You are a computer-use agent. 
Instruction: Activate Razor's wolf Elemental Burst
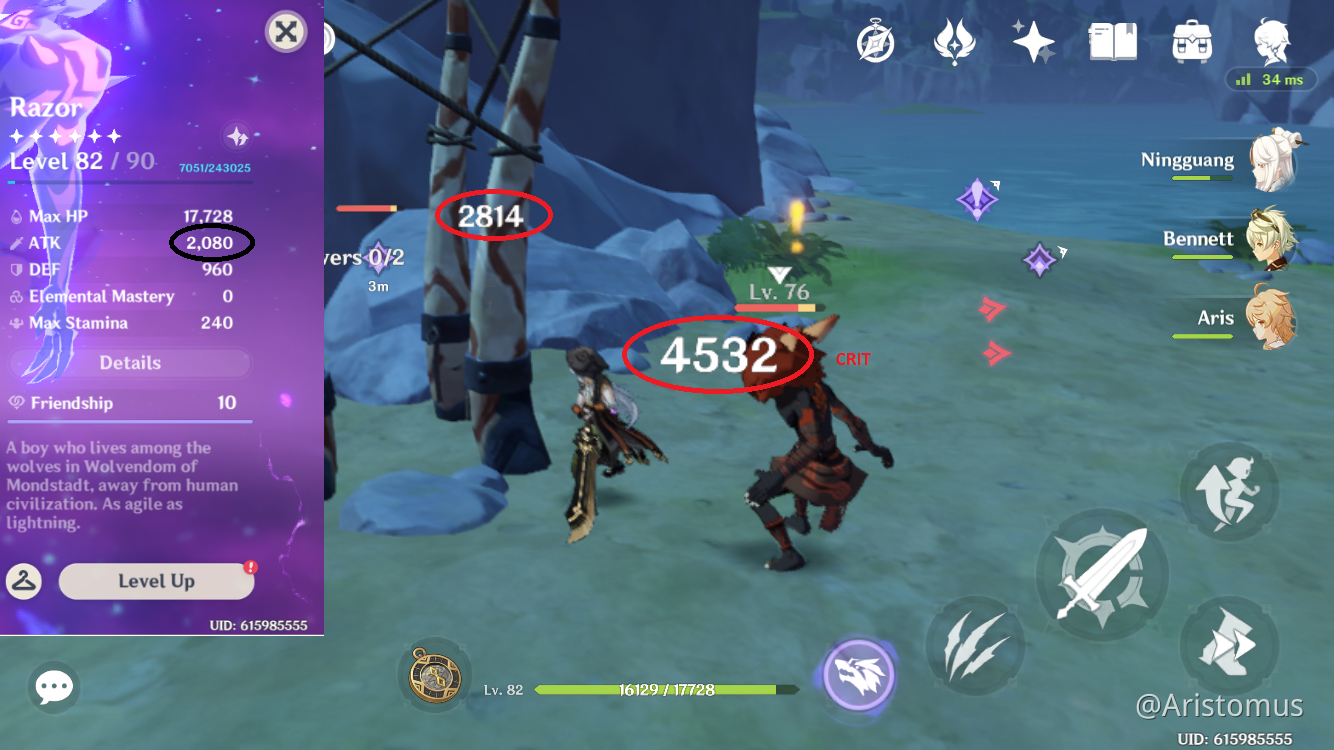857,675
